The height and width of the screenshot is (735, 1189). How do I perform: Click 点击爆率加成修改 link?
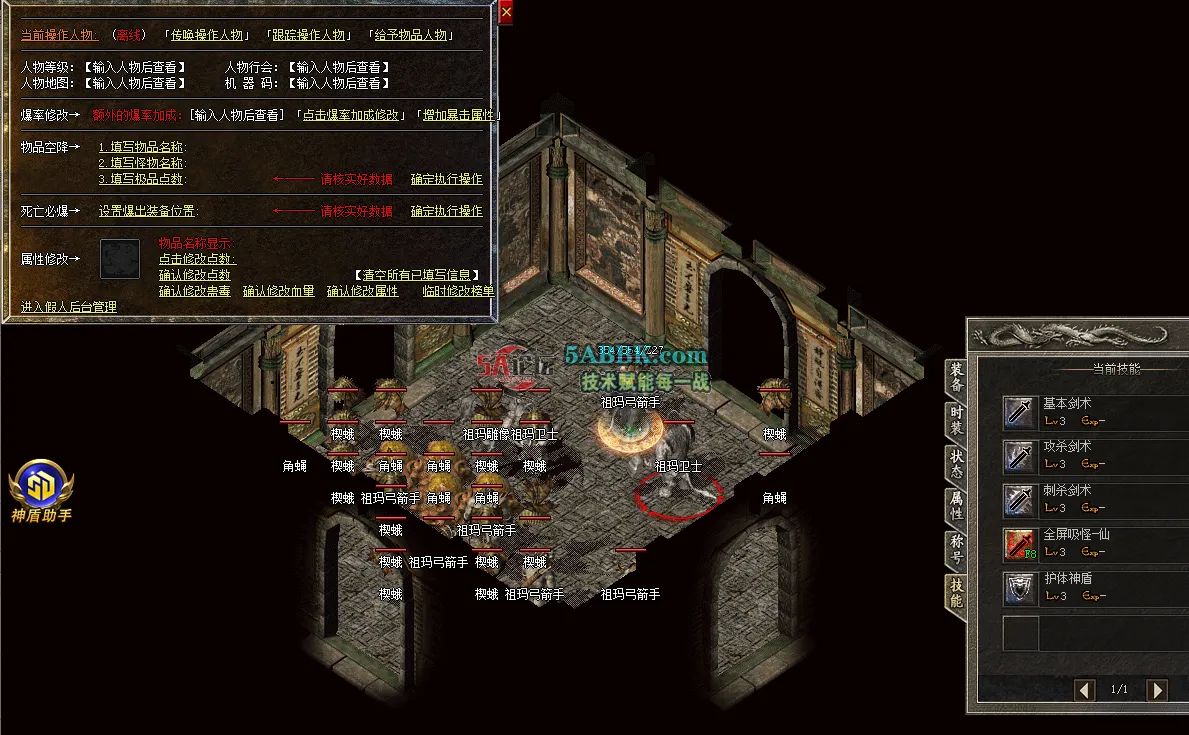(352, 115)
